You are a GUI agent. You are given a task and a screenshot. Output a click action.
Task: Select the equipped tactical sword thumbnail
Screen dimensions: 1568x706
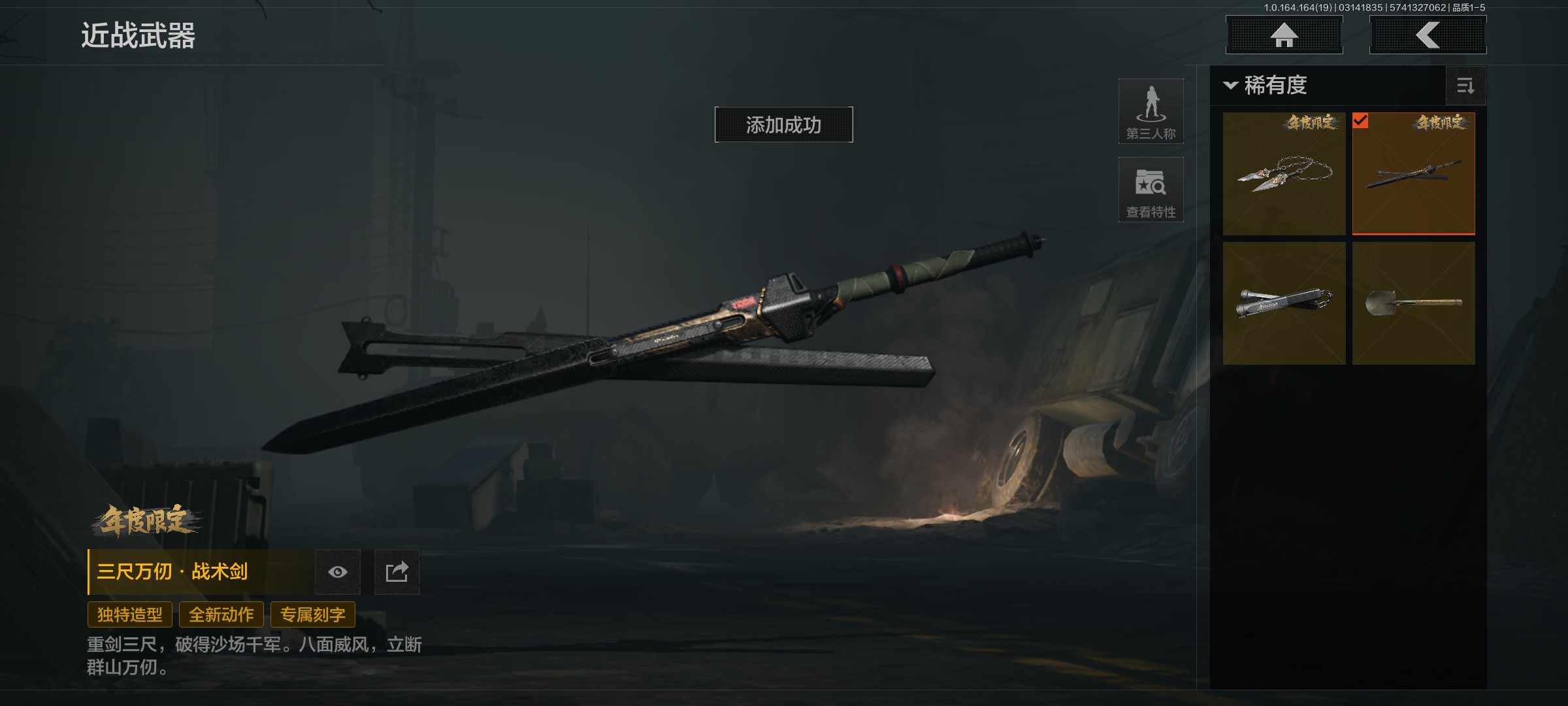click(1413, 174)
